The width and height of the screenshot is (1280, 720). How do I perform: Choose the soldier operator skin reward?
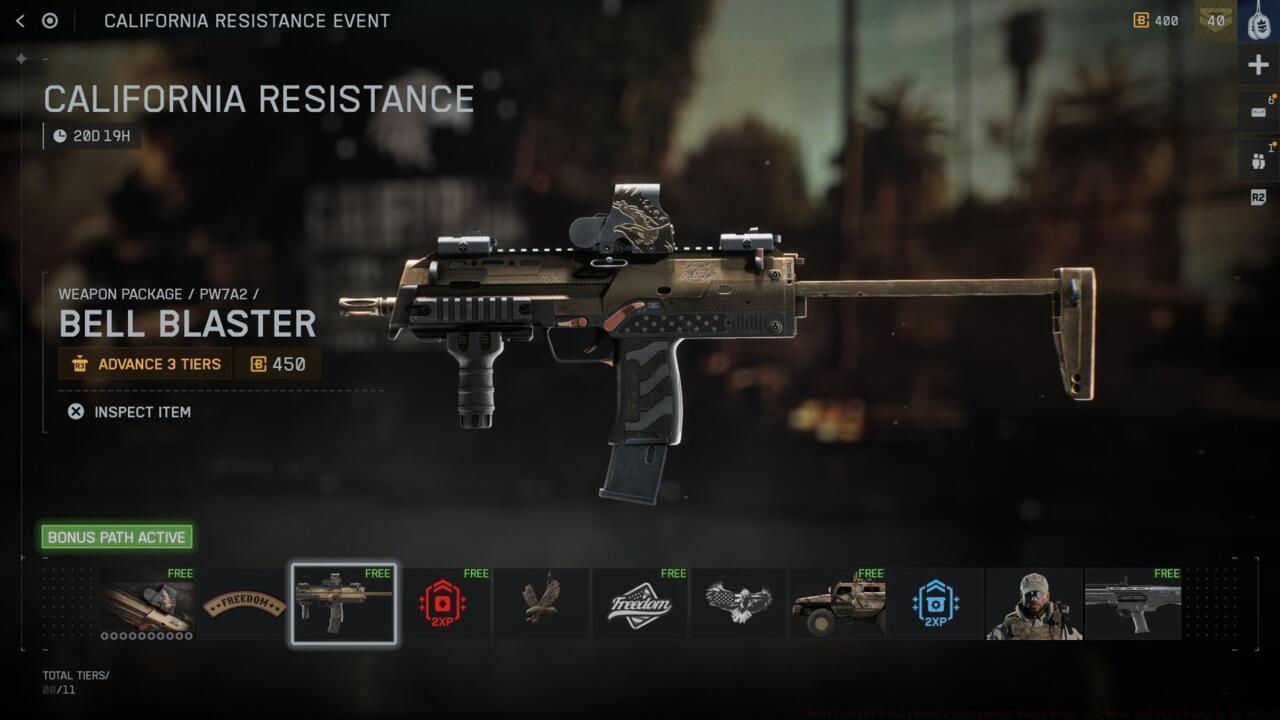click(x=1034, y=604)
